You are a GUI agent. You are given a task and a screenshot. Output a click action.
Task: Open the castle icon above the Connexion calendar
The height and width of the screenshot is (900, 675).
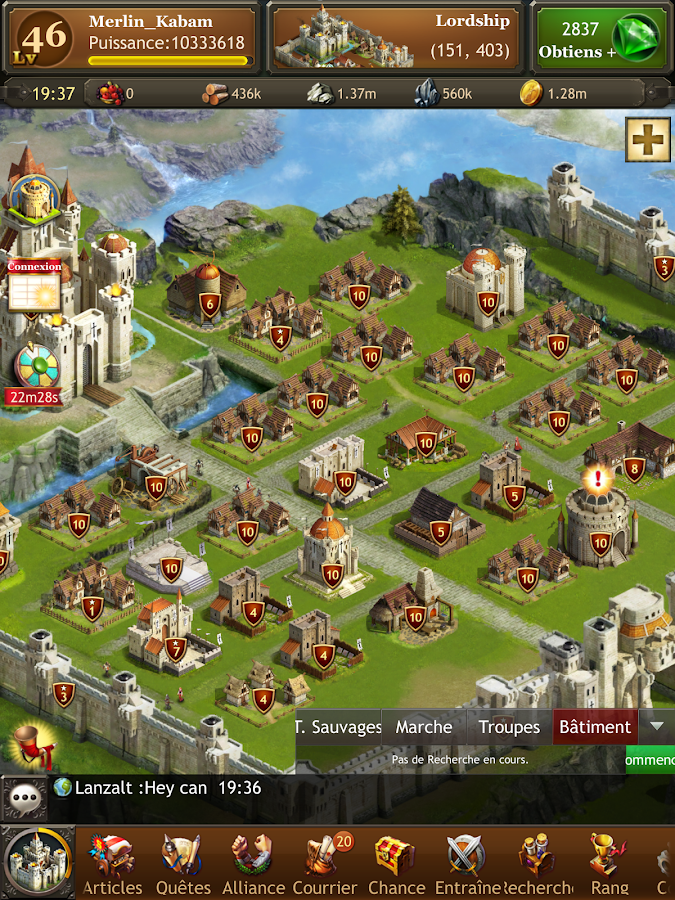(x=34, y=199)
